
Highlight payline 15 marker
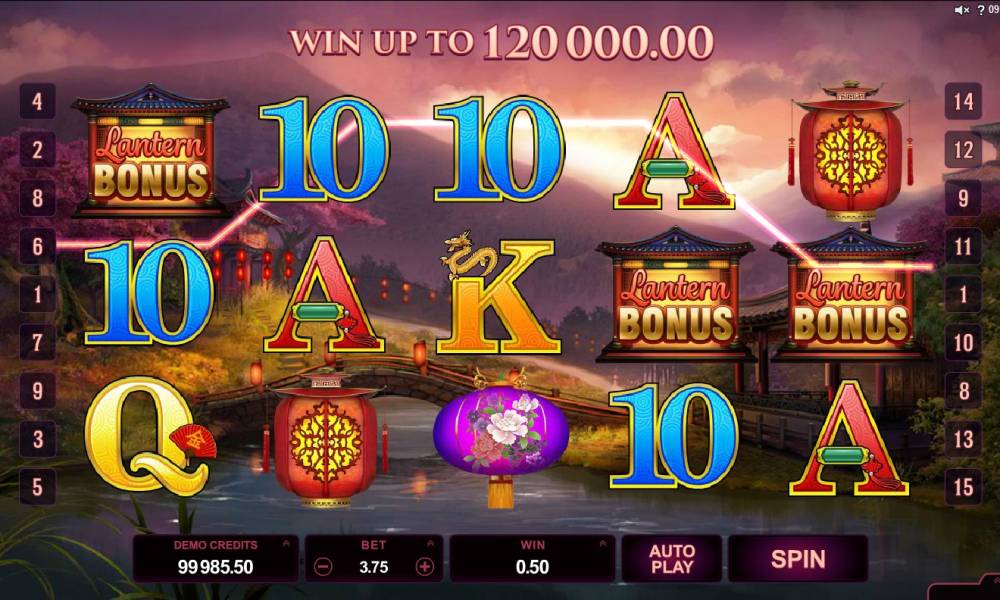click(x=964, y=488)
